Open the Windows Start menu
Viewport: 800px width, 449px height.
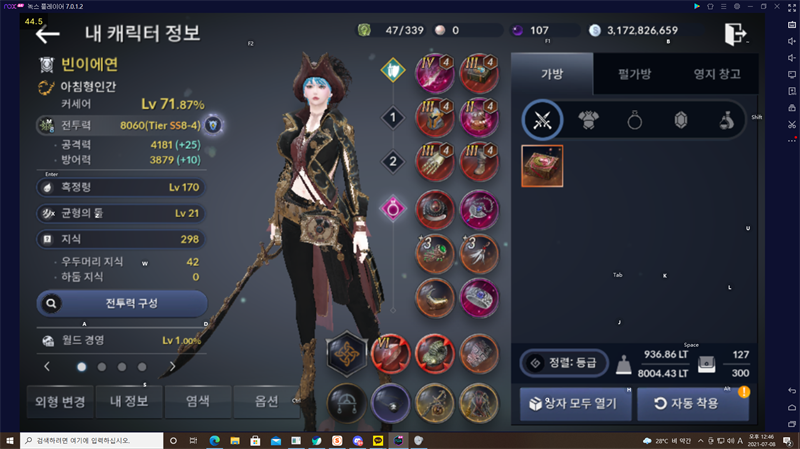pyautogui.click(x=10, y=440)
